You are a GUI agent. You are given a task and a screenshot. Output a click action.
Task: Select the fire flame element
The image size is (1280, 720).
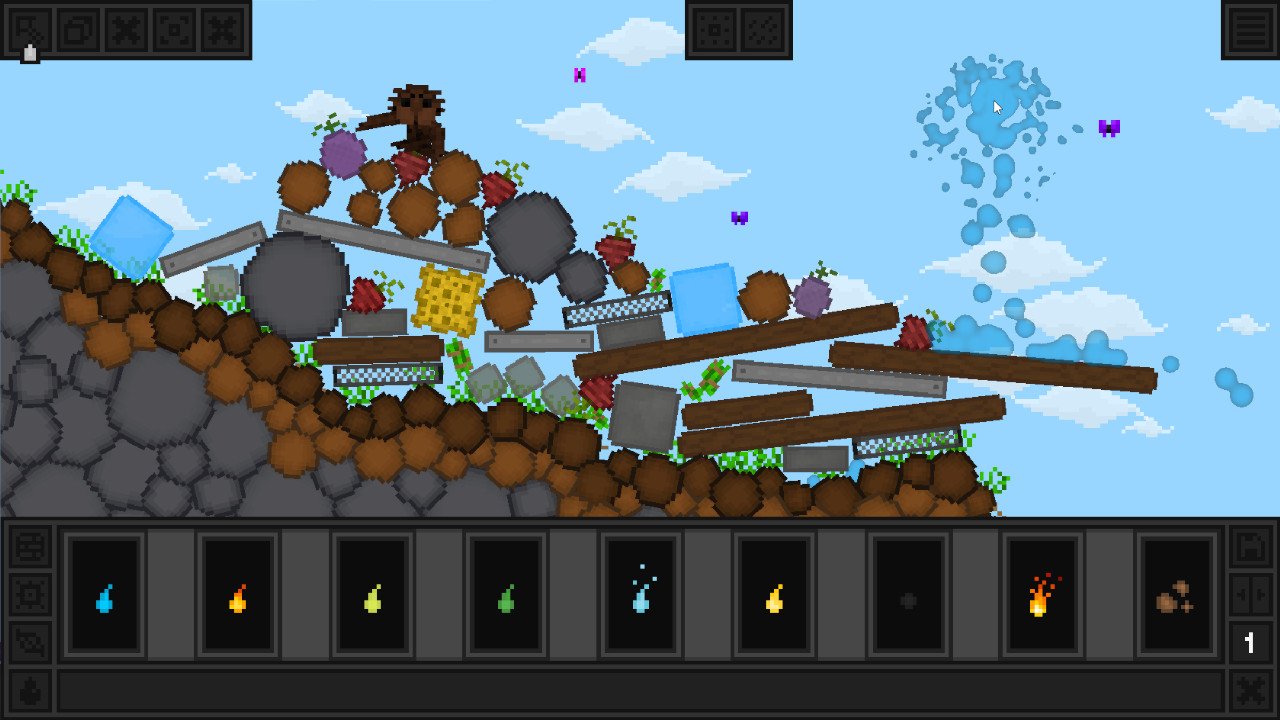click(1042, 596)
